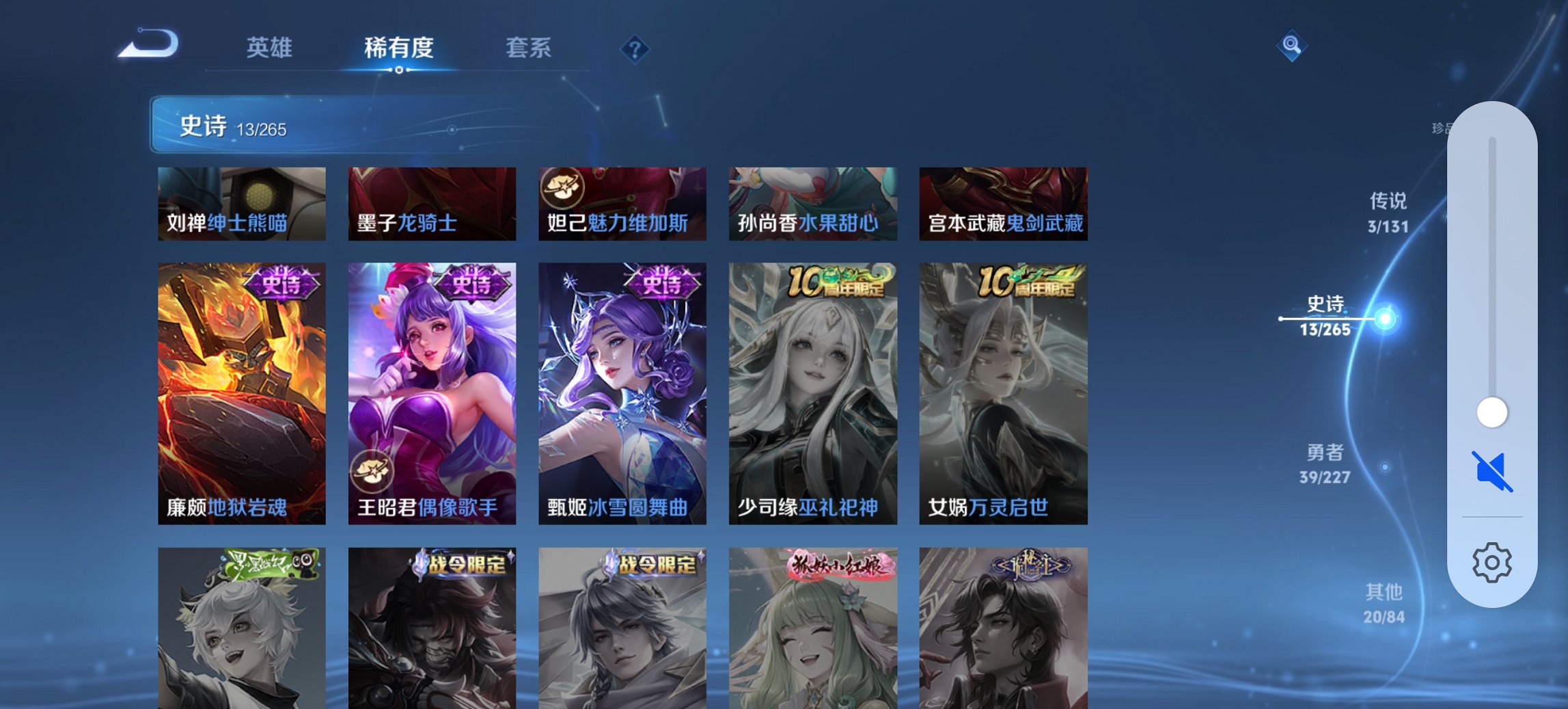Open the 套系 tab
This screenshot has height=709, width=1568.
(x=529, y=48)
